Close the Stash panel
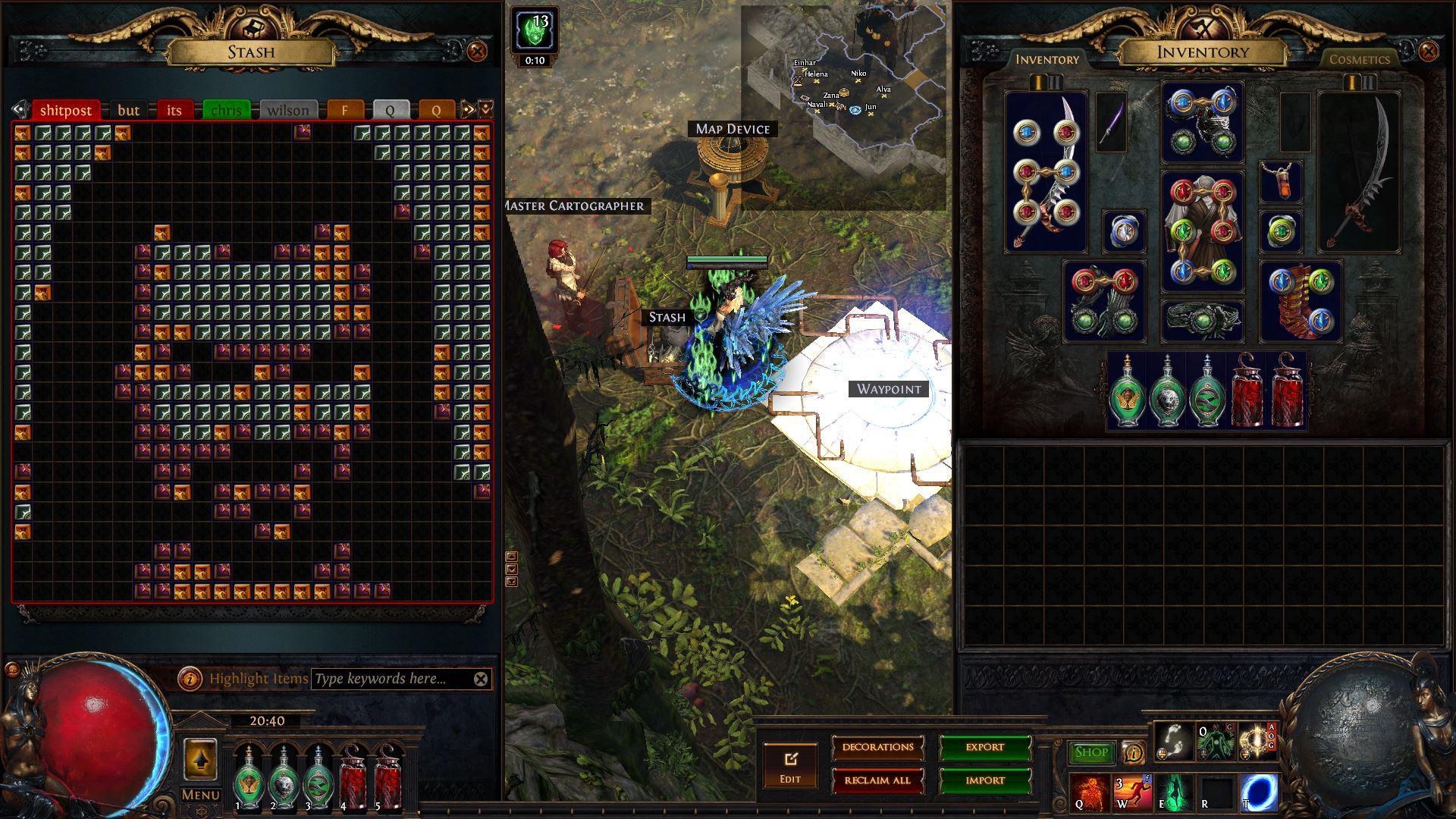 [x=477, y=52]
